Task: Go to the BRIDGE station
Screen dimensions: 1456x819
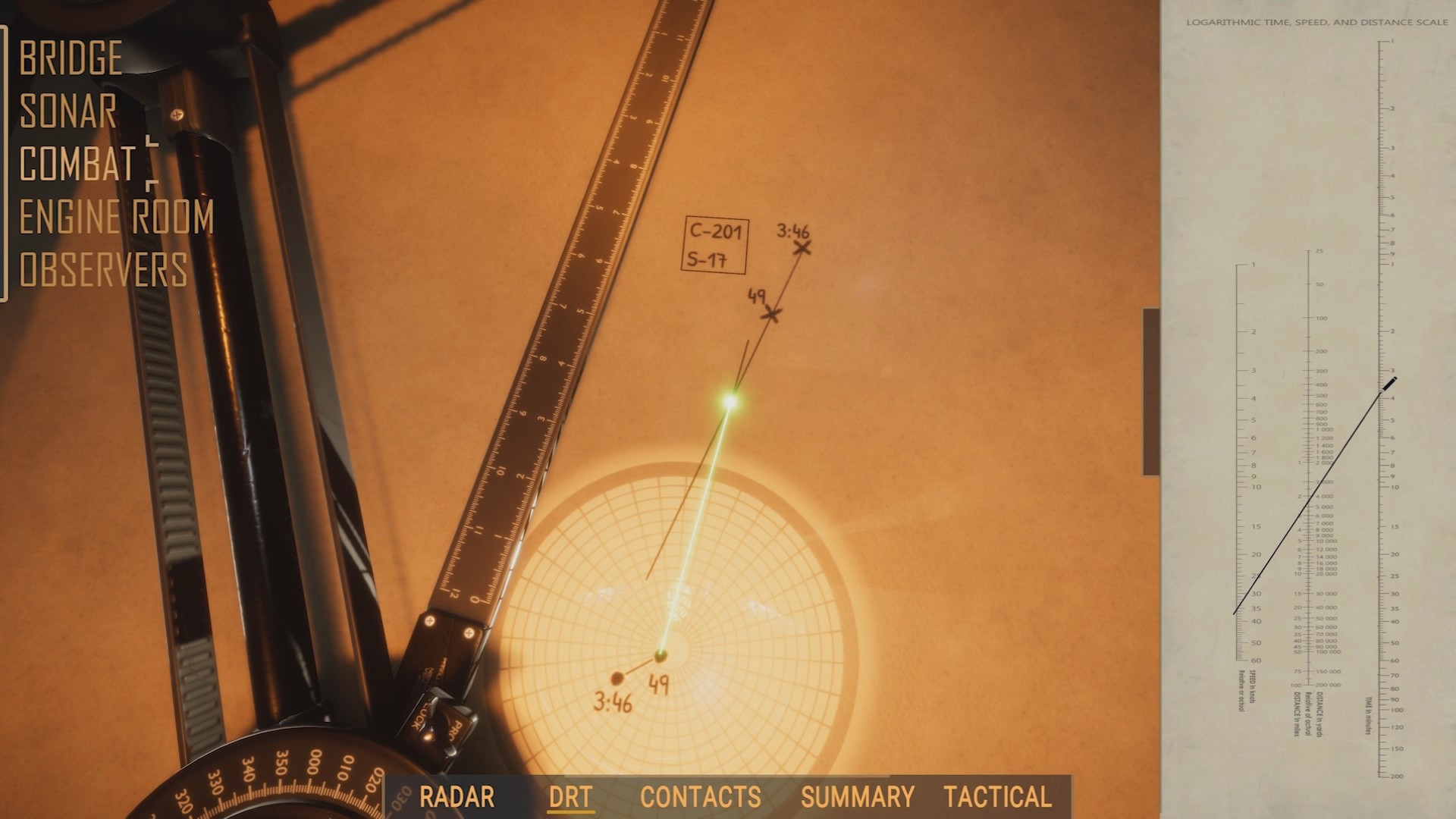Action: 72,57
